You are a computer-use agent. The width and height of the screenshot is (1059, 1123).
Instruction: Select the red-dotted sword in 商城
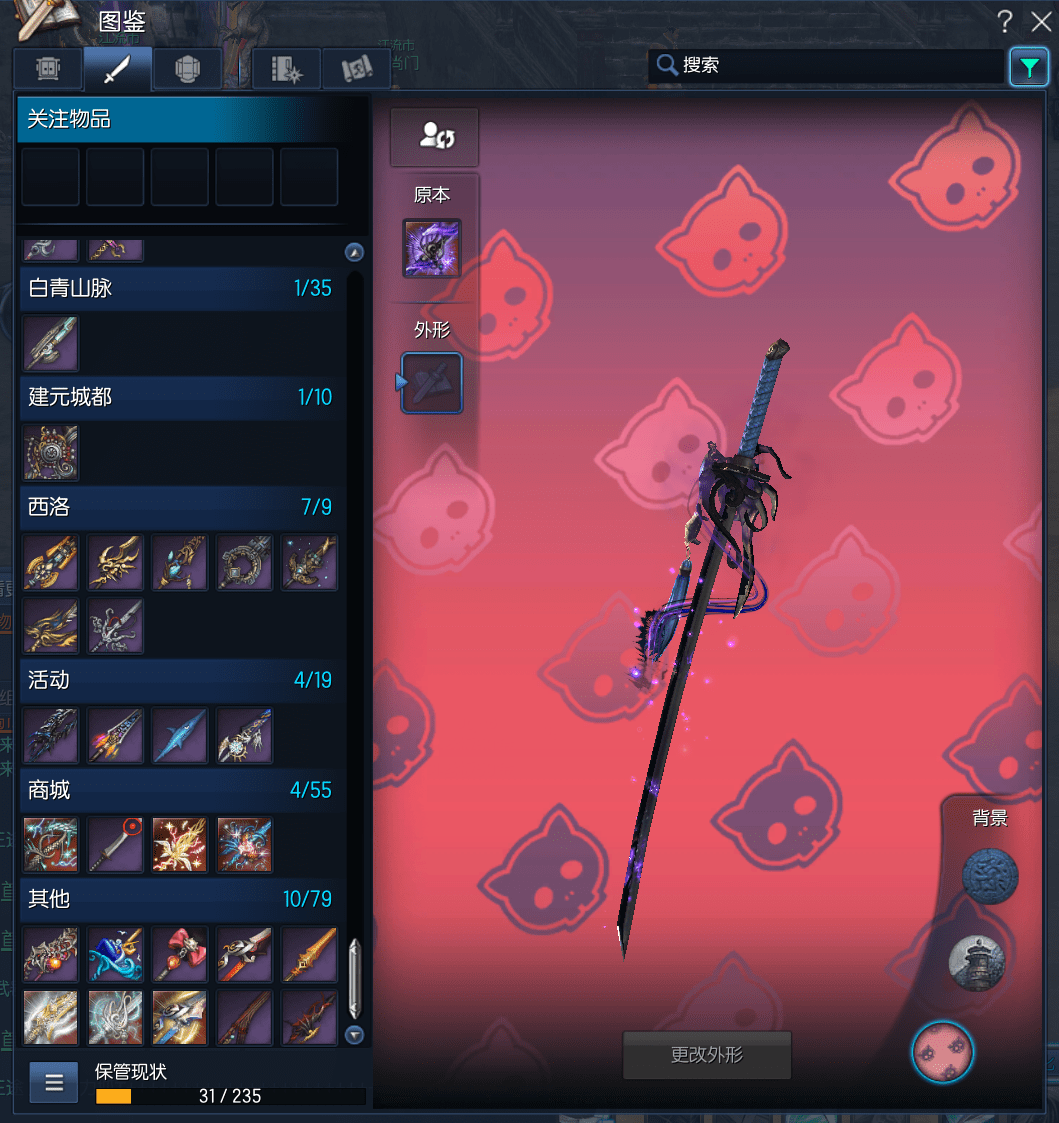115,845
